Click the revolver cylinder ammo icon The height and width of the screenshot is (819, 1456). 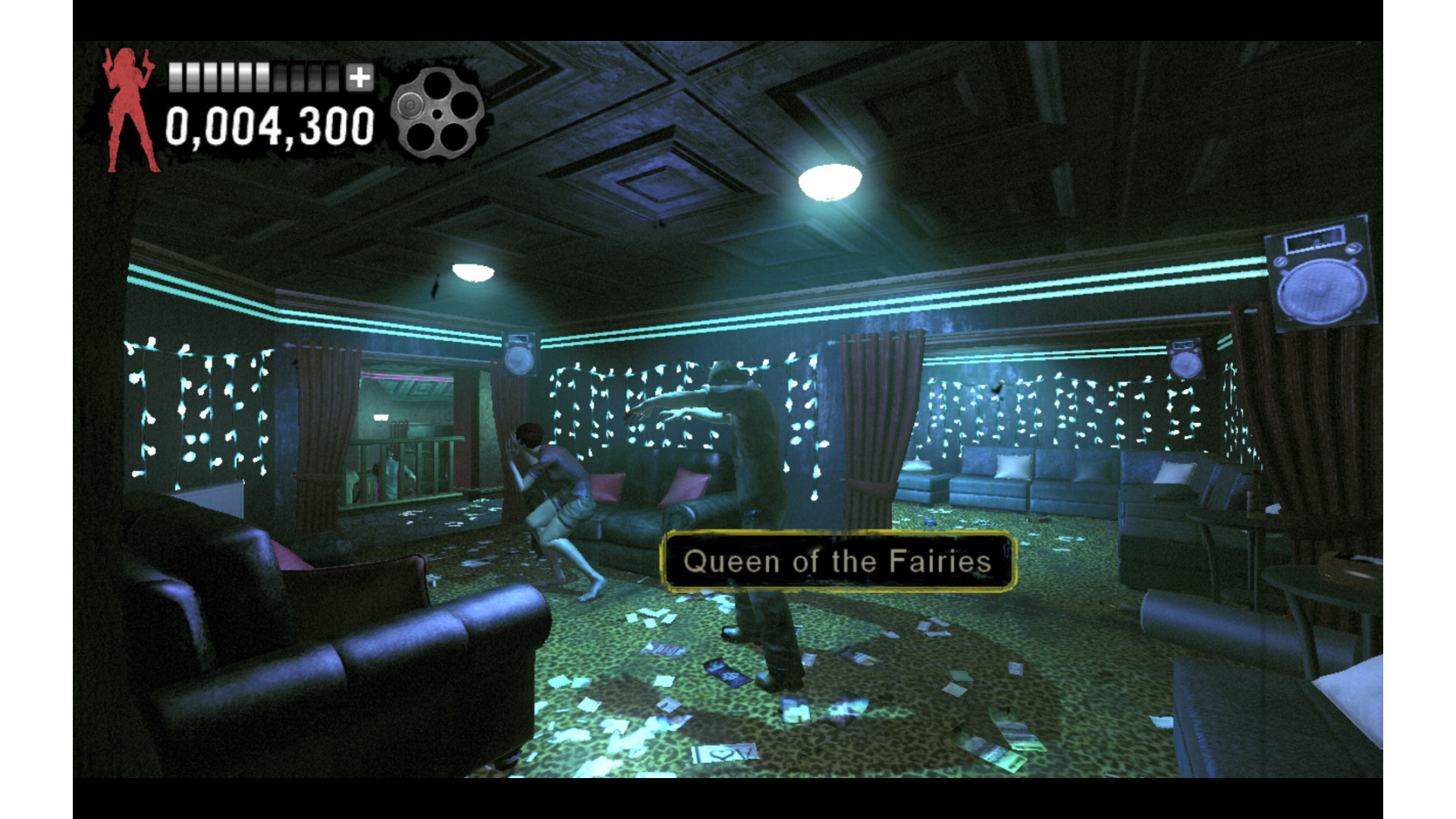(x=437, y=113)
